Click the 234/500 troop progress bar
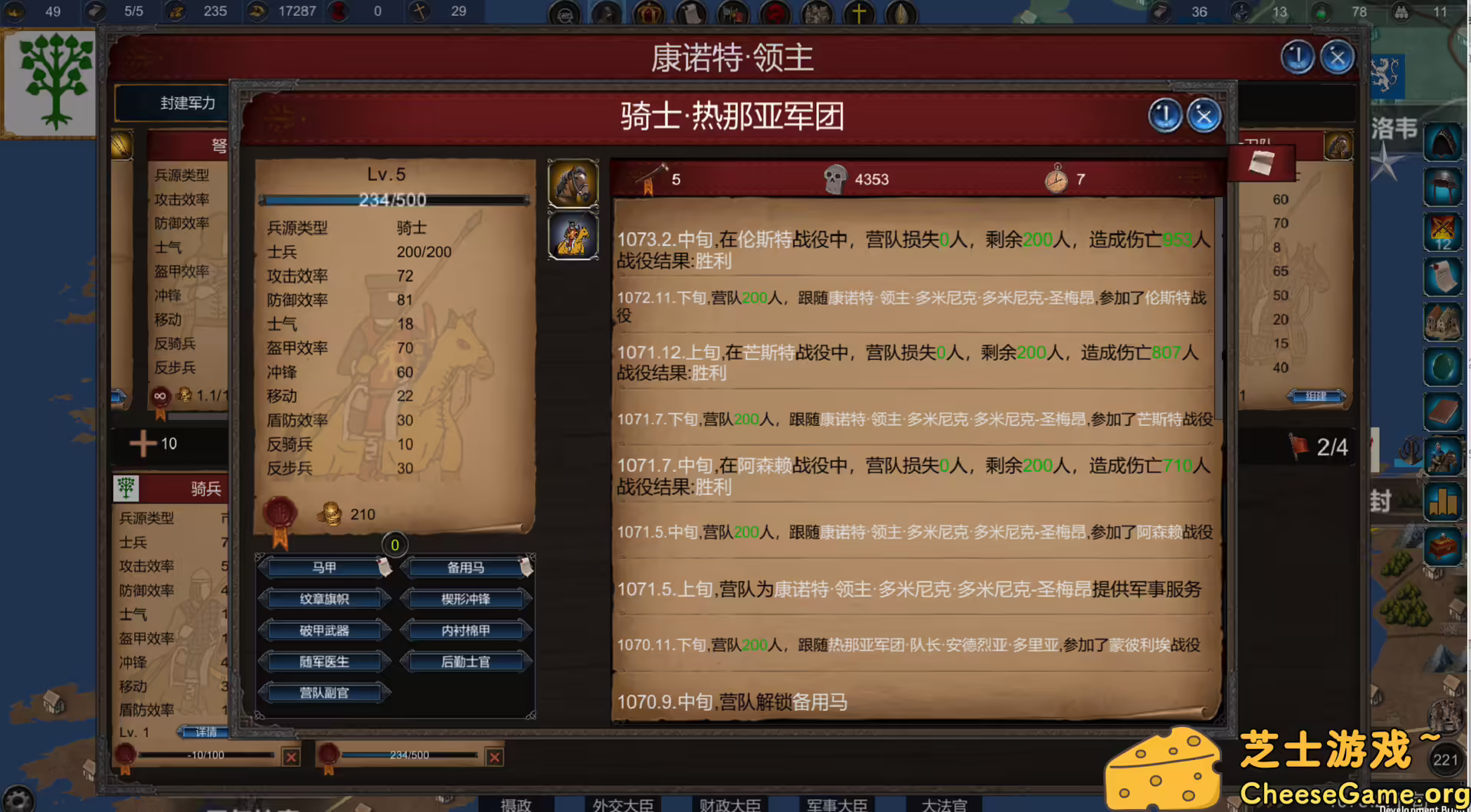1471x812 pixels. [x=393, y=200]
